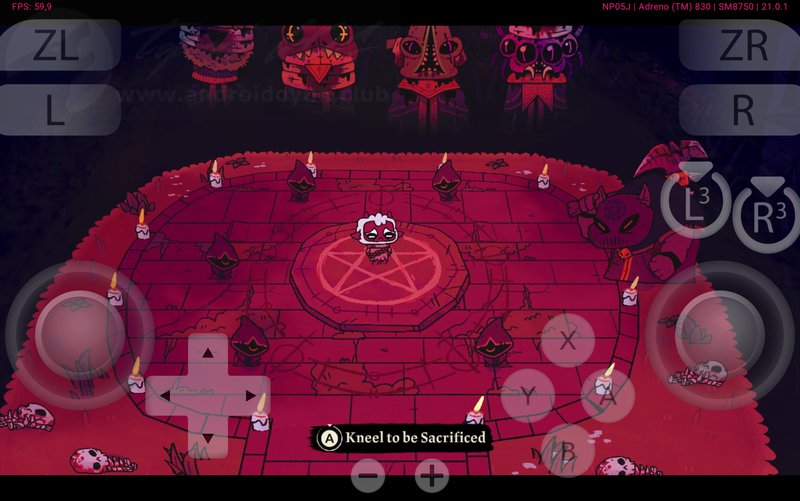Click the L3 stick button

point(696,205)
